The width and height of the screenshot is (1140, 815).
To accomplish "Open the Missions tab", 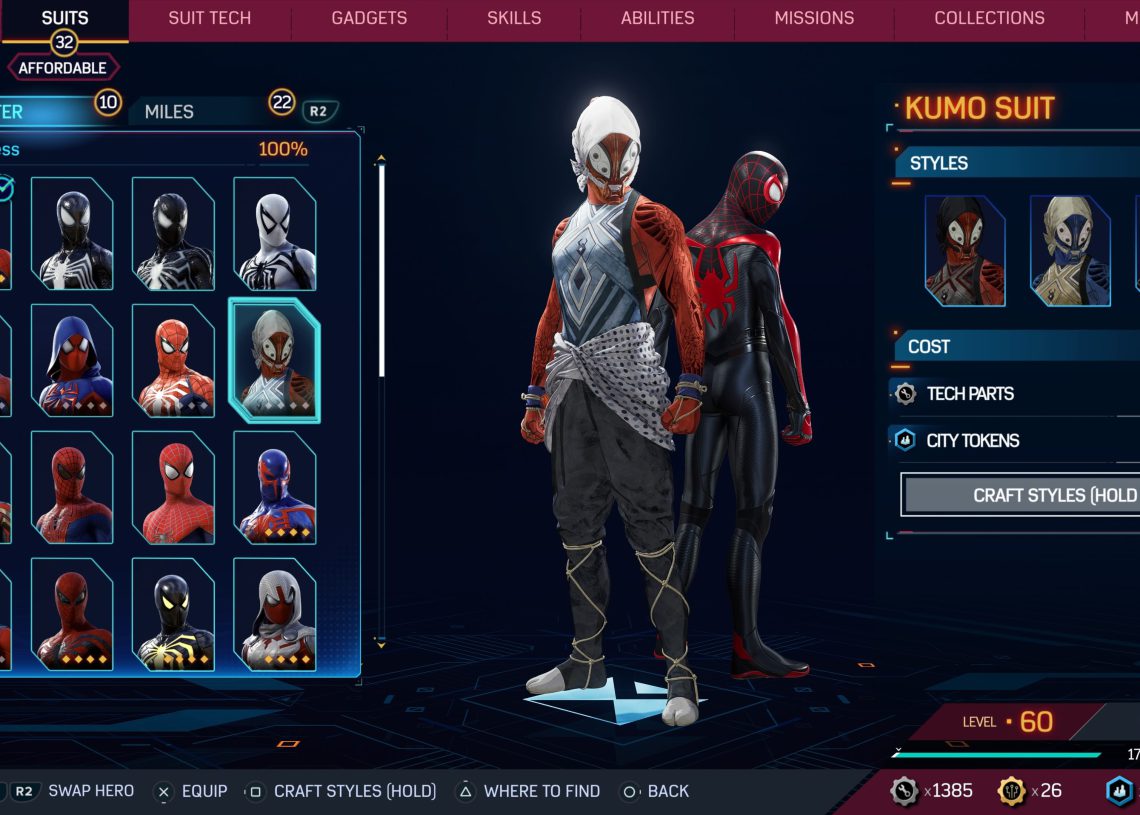I will pos(814,18).
